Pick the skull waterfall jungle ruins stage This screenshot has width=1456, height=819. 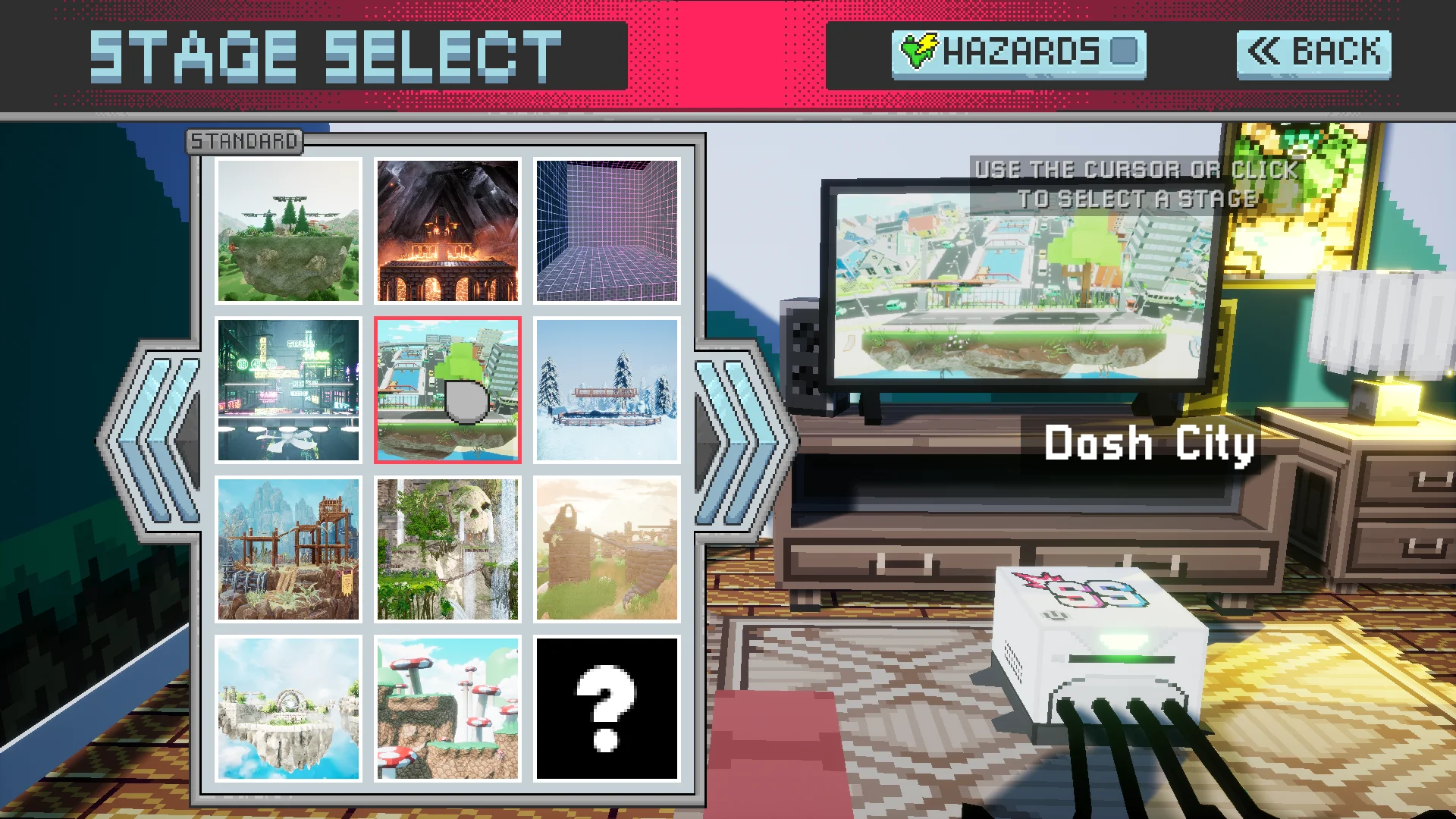pyautogui.click(x=447, y=550)
